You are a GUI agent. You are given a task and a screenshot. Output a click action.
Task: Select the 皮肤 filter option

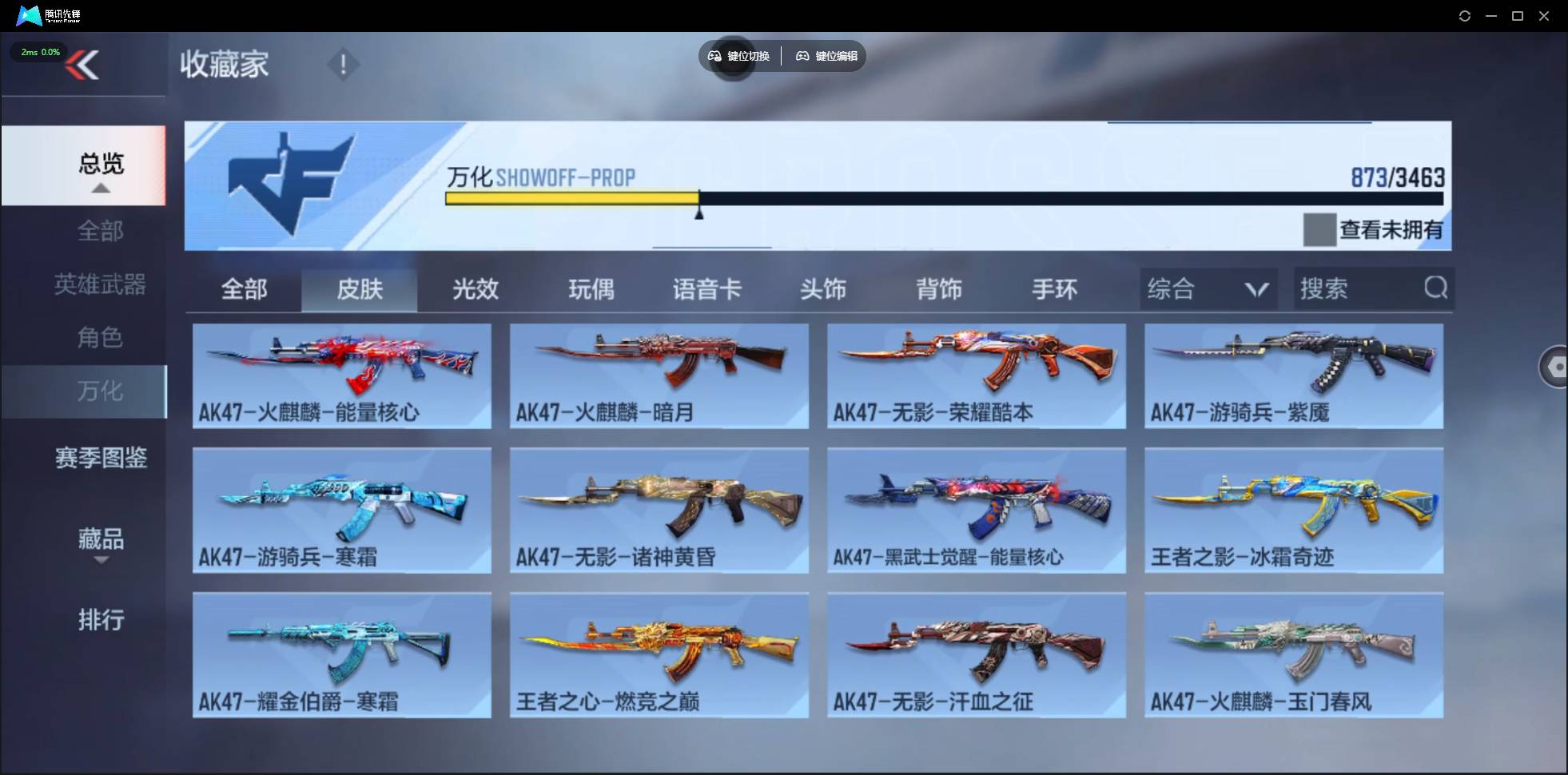[x=360, y=289]
